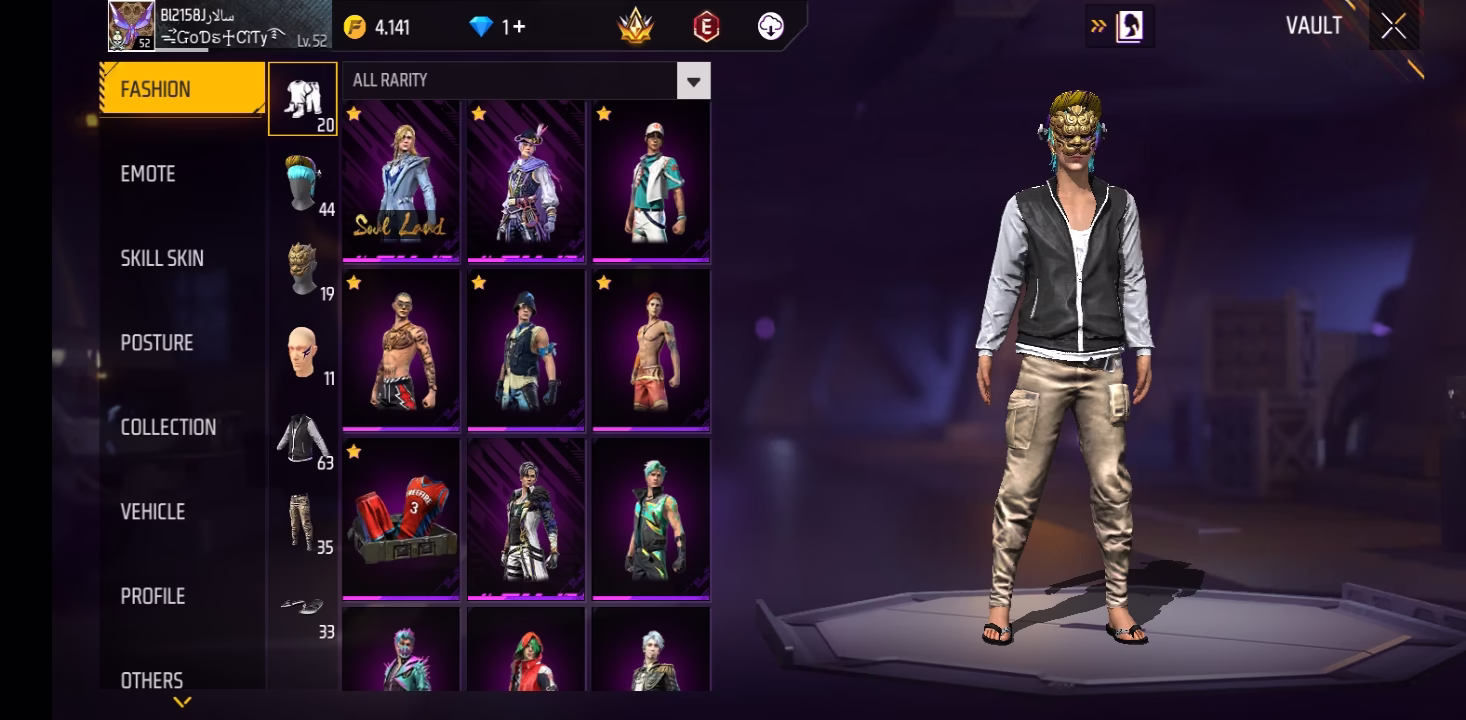Screen dimensions: 1466x720
Task: Show the hair and head items subcategory
Action: [302, 184]
